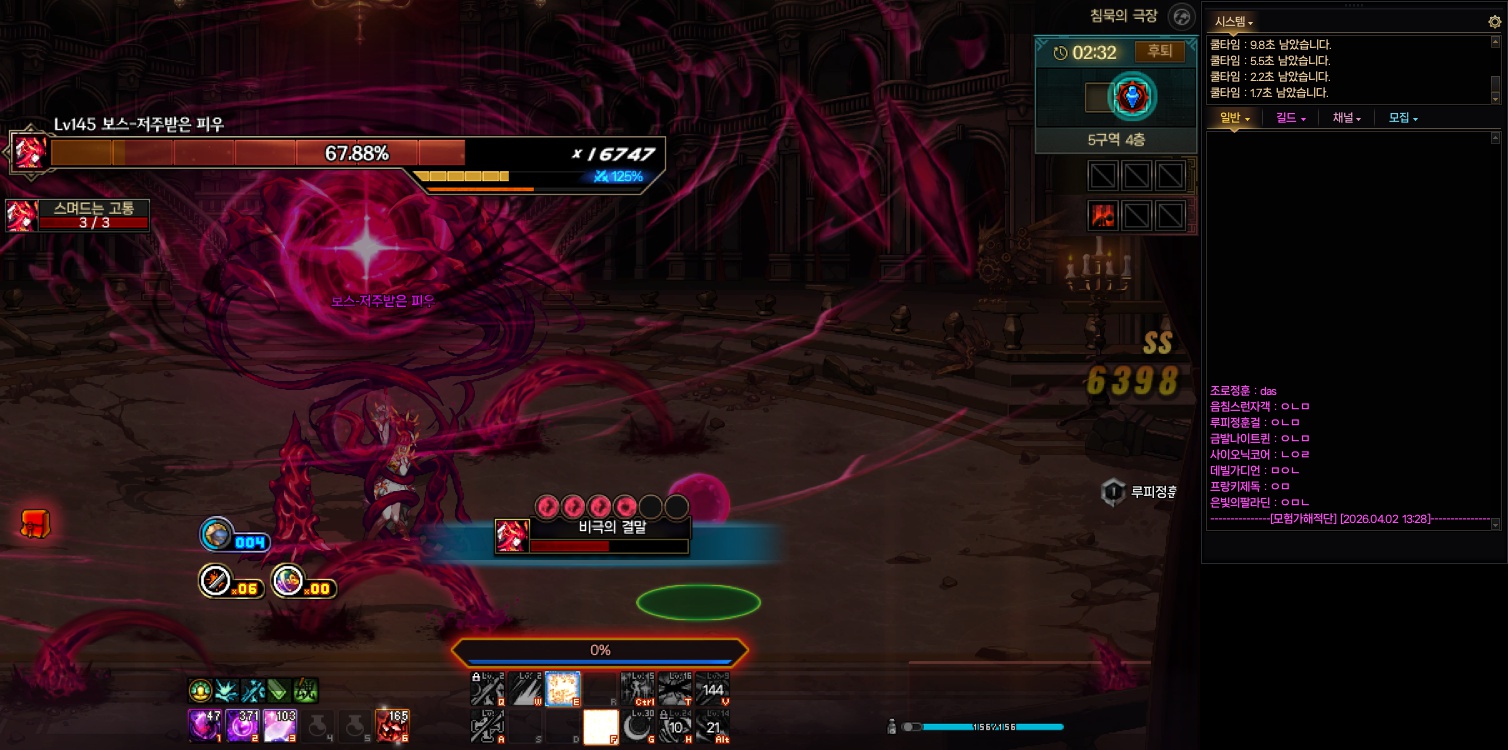Viewport: 1508px width, 750px height.
Task: Activate the glowing skill on key E
Action: pos(562,688)
